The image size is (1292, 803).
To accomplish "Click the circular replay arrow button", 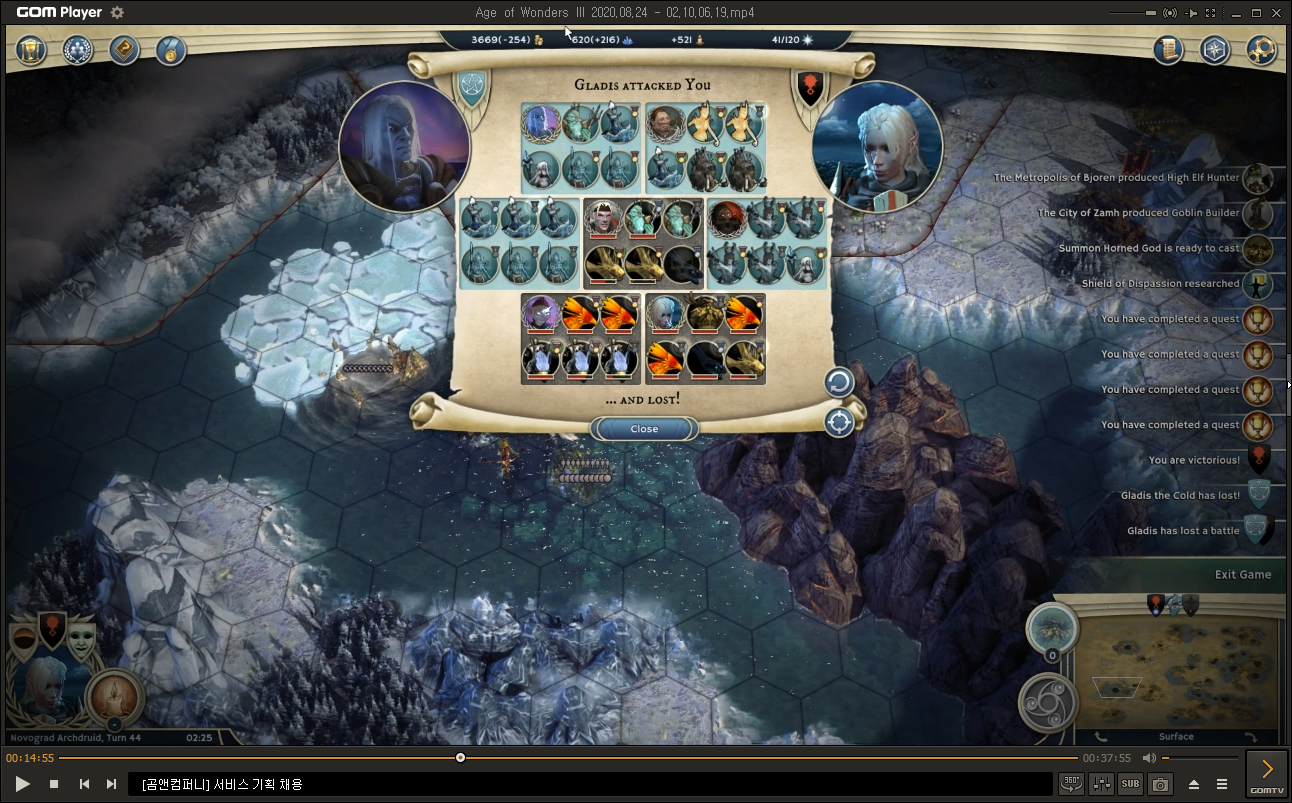I will pos(839,382).
